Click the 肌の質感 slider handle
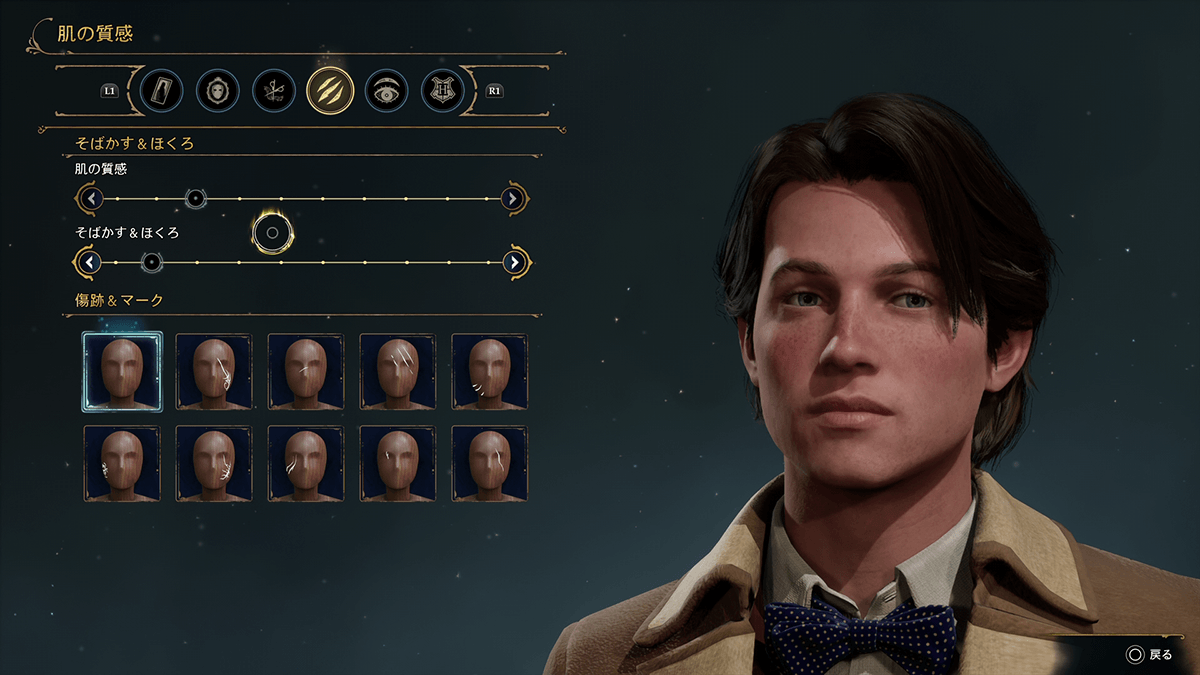 [196, 199]
